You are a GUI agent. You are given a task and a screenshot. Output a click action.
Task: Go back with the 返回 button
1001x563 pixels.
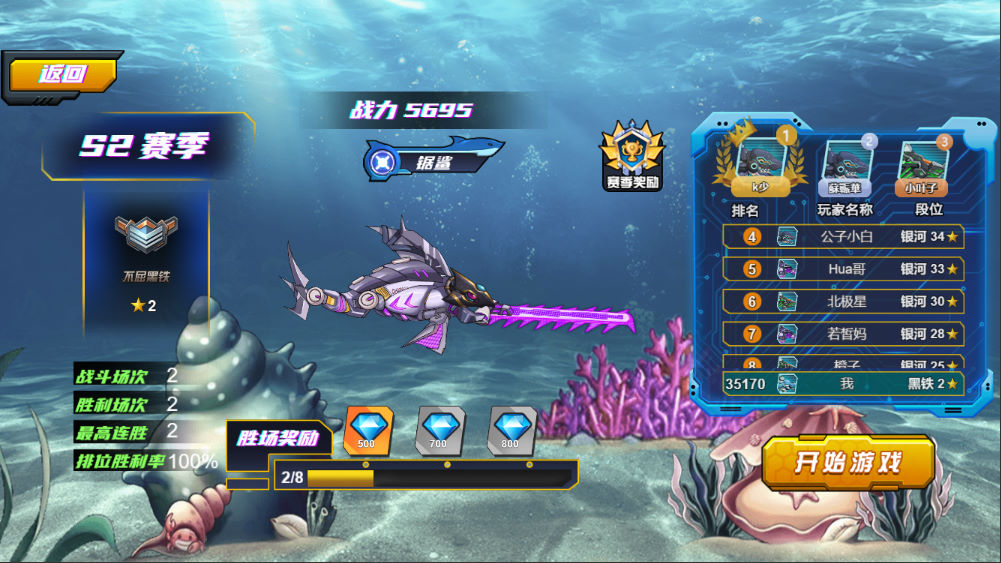[x=63, y=74]
